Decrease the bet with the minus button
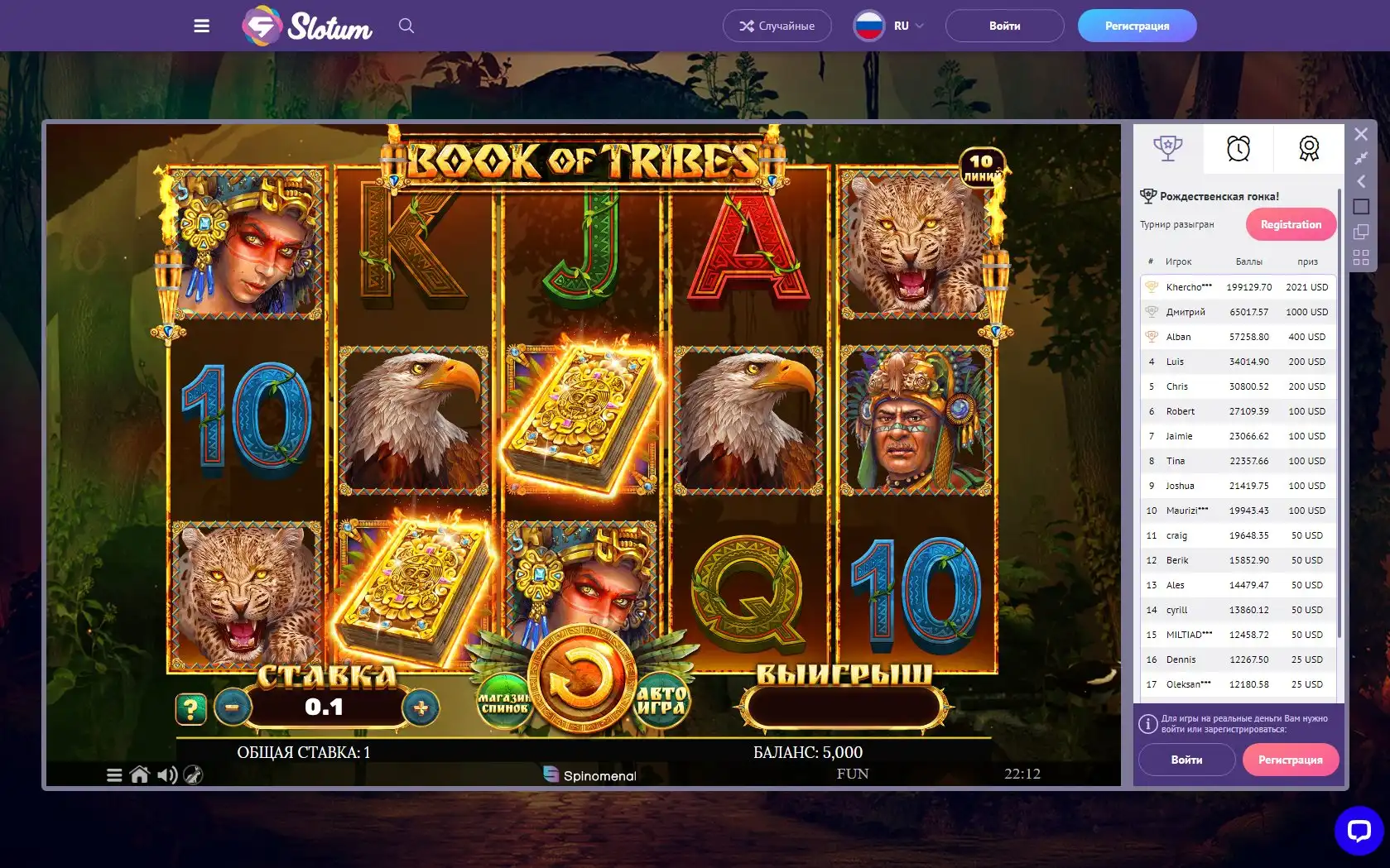The height and width of the screenshot is (868, 1390). coord(233,707)
